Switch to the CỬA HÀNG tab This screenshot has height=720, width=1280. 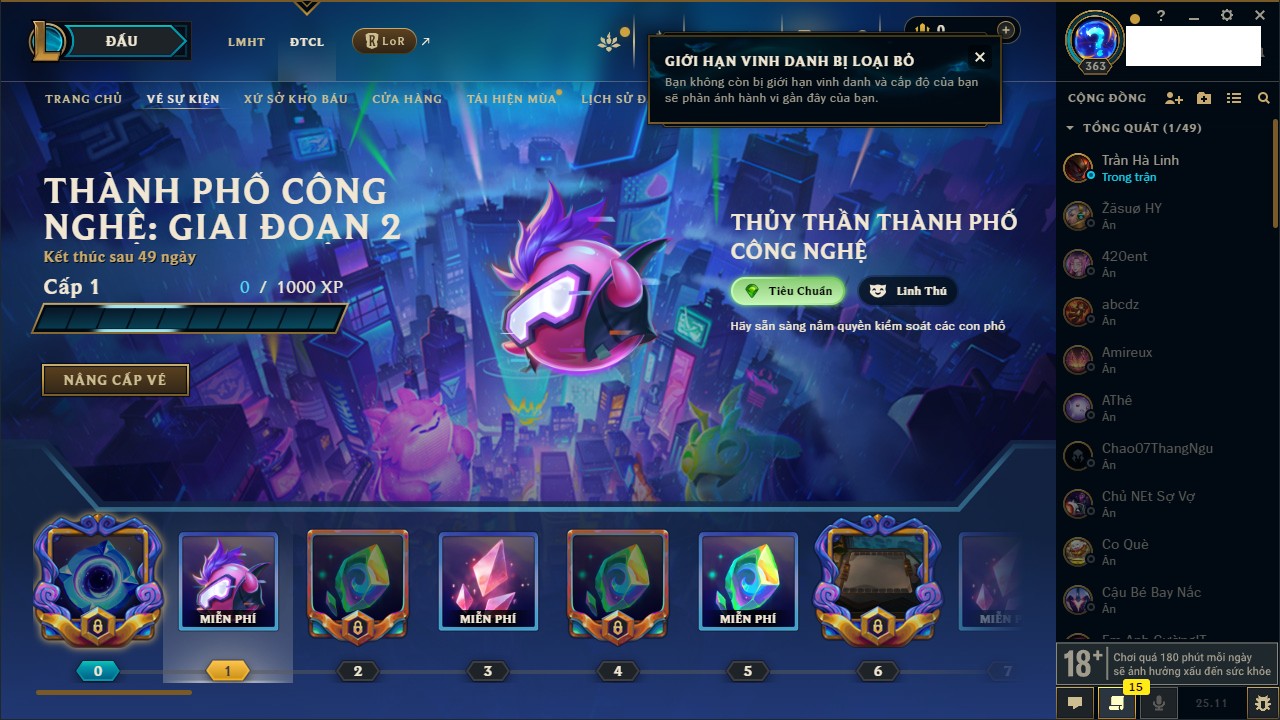tap(407, 99)
